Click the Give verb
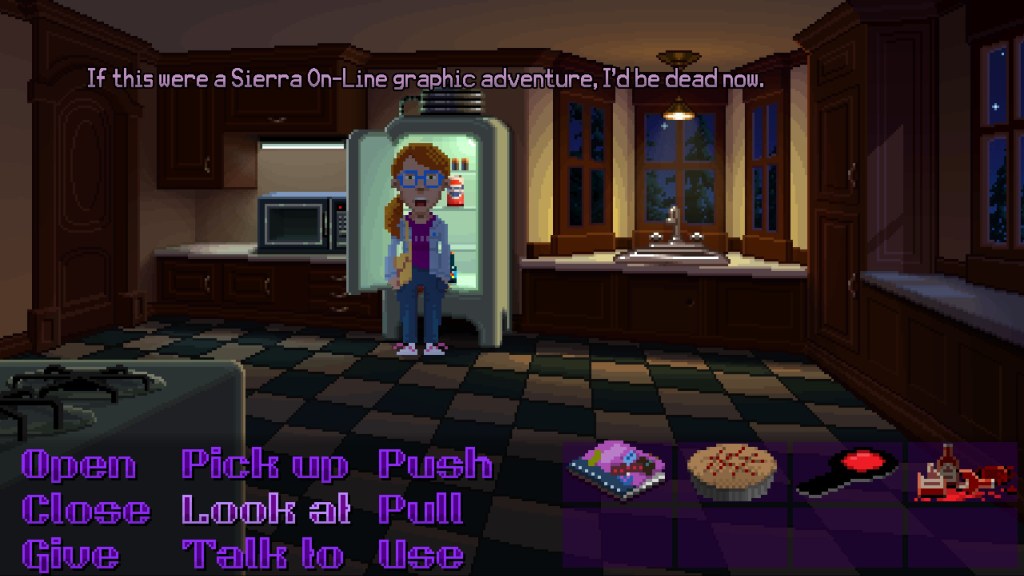This screenshot has height=576, width=1024. [x=70, y=554]
